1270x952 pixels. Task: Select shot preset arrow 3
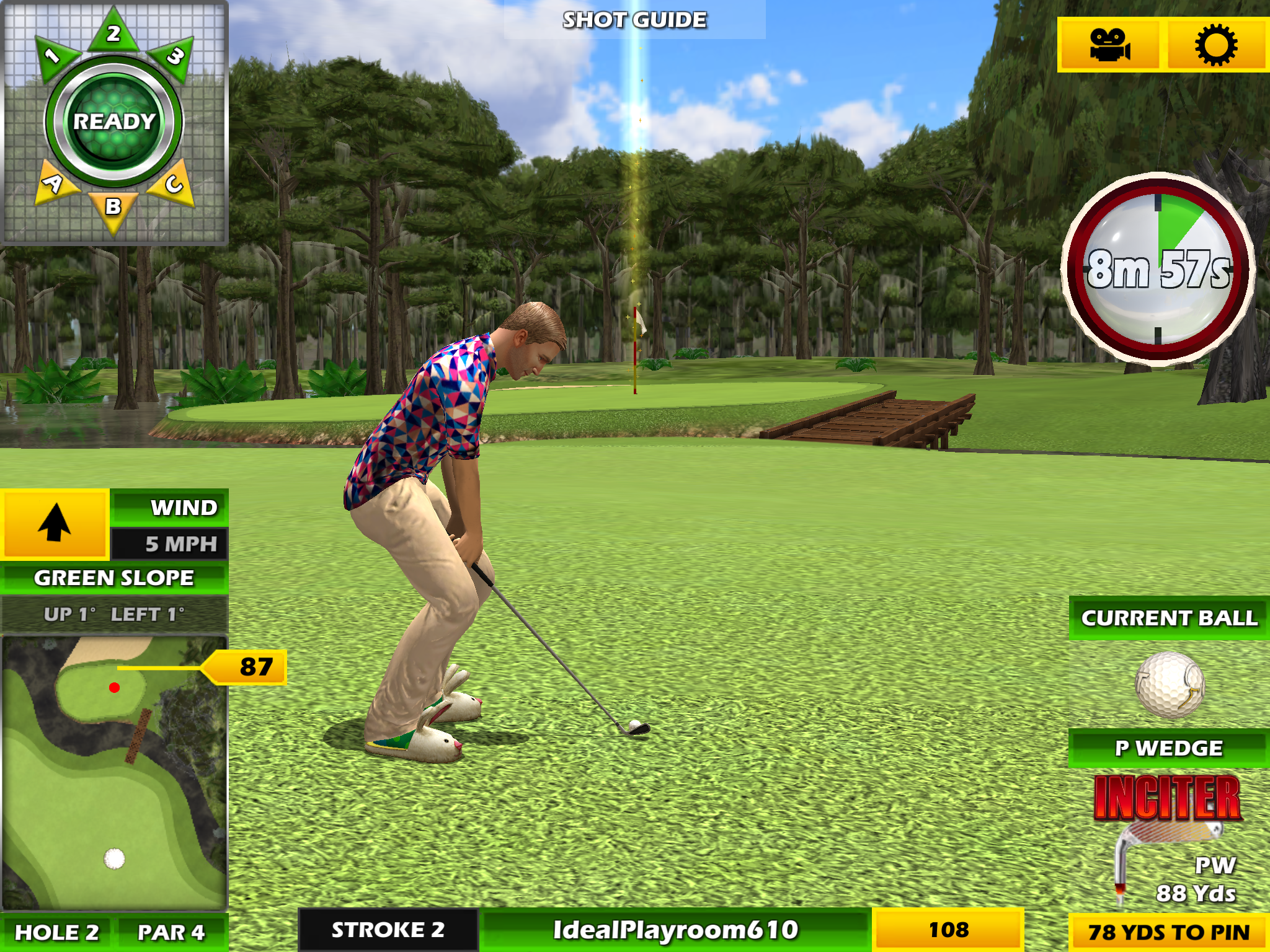point(173,58)
